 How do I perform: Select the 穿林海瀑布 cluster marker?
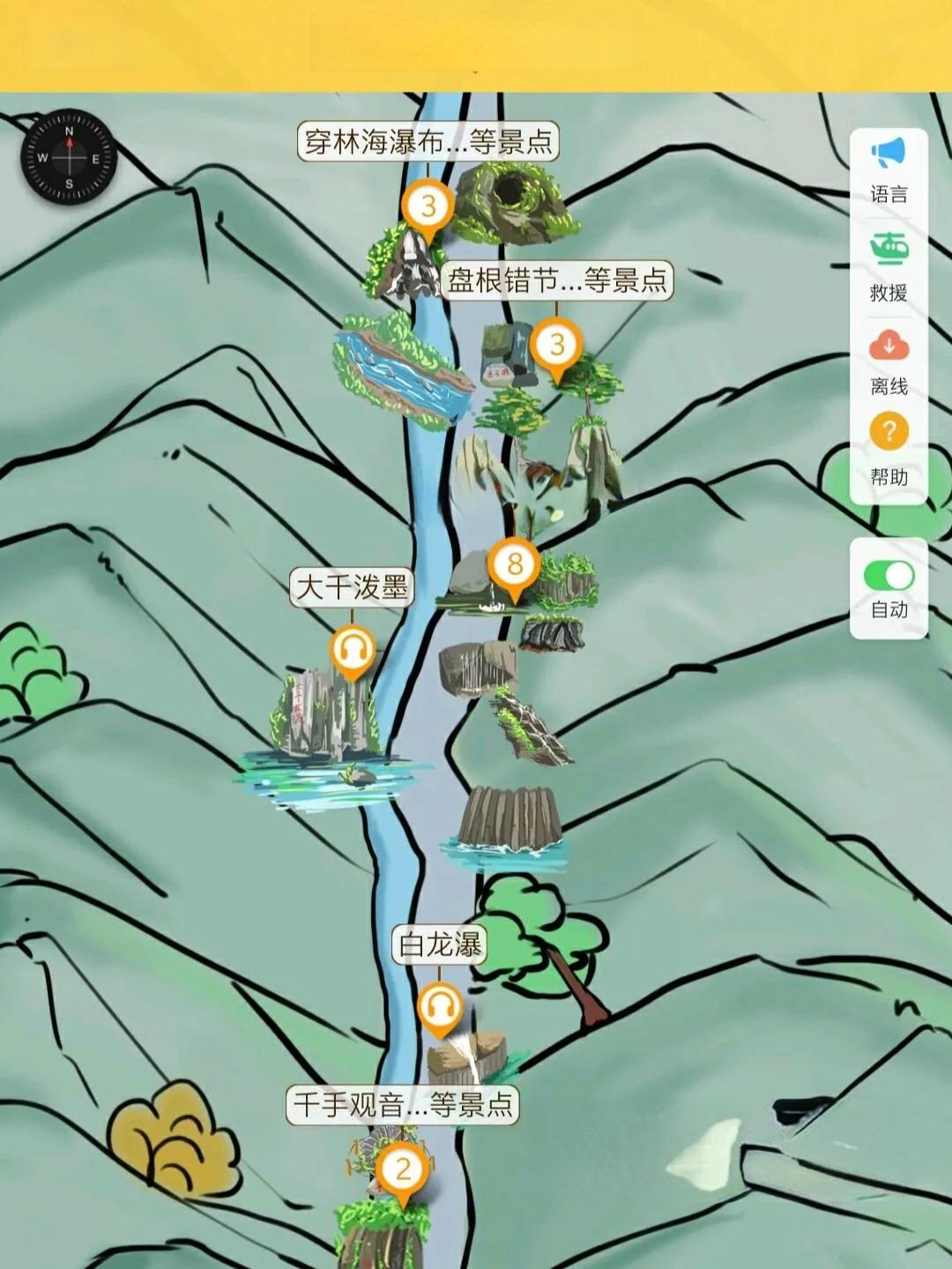(x=428, y=207)
